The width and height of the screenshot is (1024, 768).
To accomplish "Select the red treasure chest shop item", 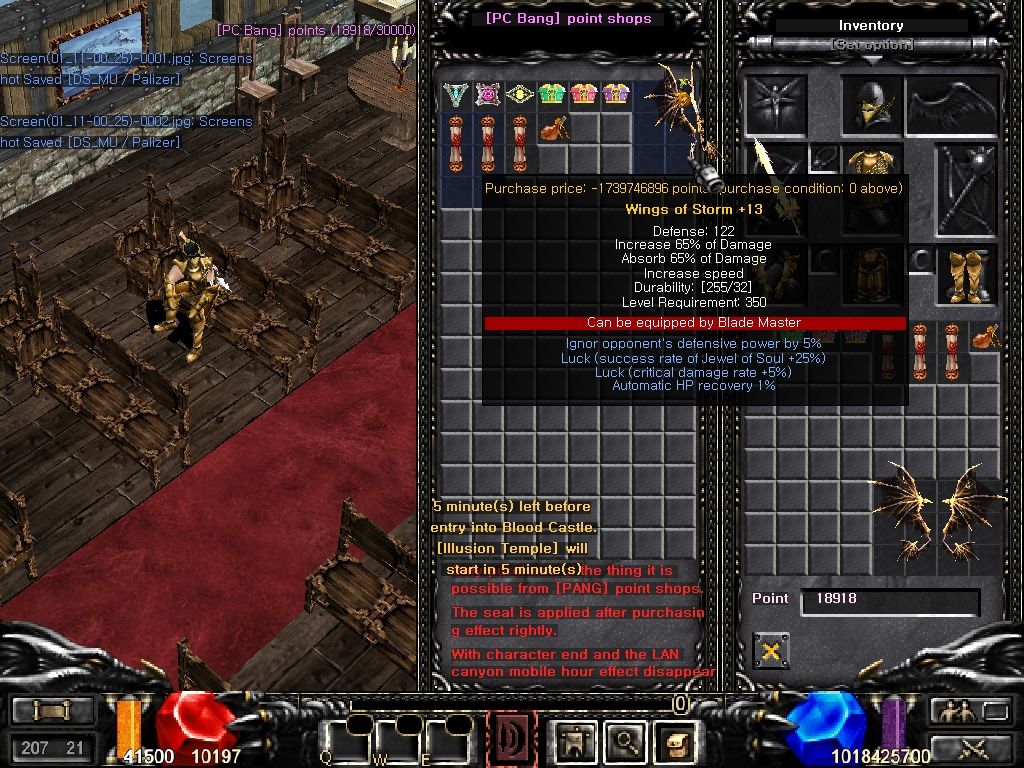I will [583, 96].
